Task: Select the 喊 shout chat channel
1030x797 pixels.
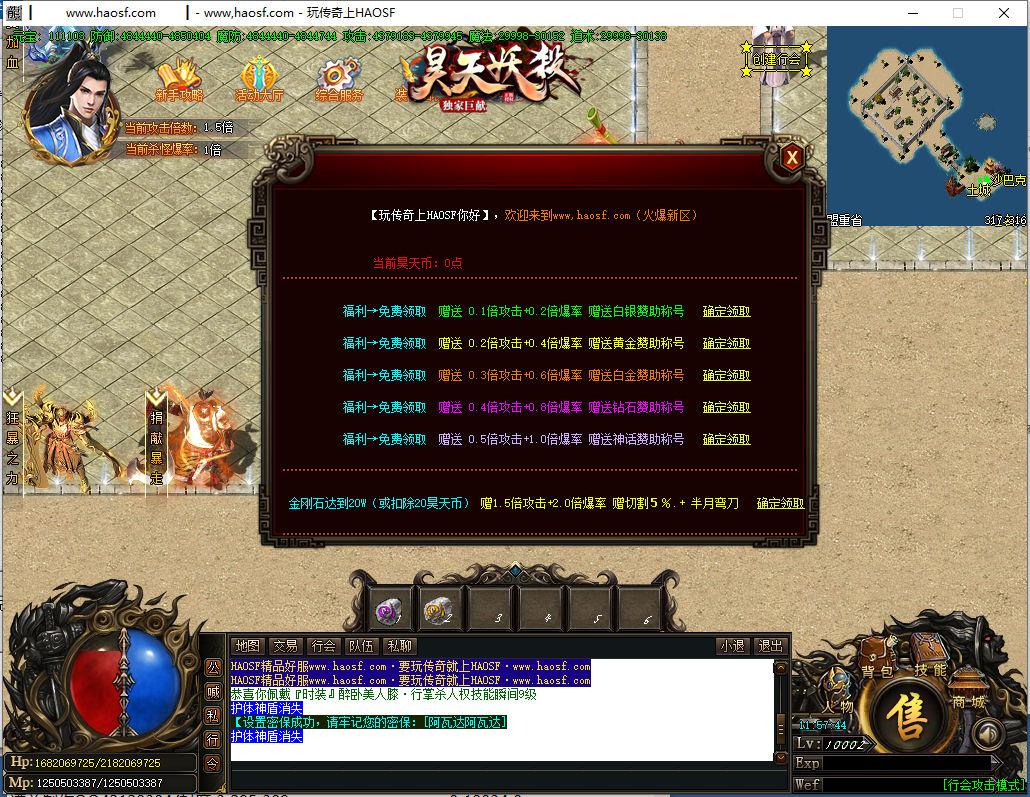Action: [213, 691]
